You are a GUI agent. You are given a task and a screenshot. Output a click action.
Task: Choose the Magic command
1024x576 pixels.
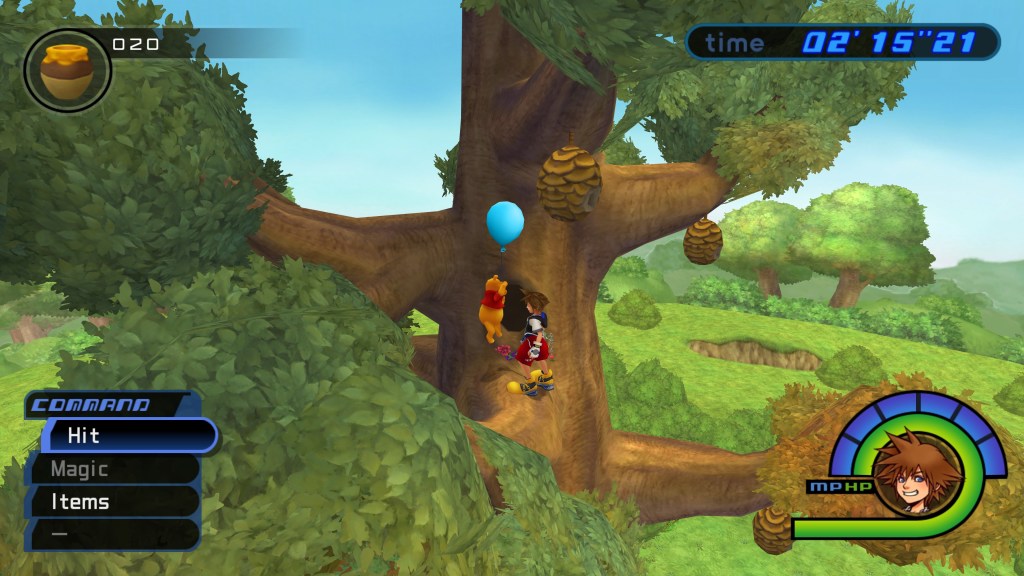pyautogui.click(x=112, y=469)
